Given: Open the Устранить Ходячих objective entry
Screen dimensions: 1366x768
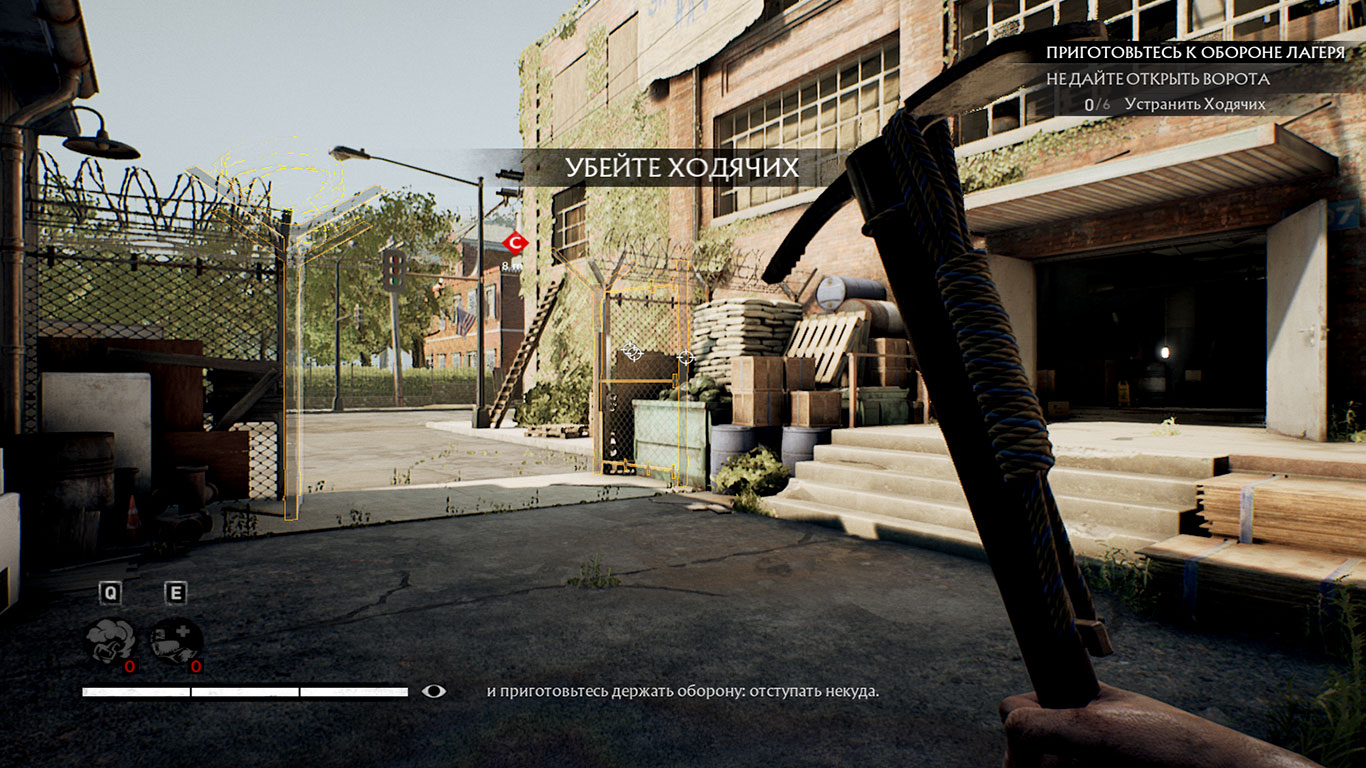Looking at the screenshot, I should coord(1194,104).
